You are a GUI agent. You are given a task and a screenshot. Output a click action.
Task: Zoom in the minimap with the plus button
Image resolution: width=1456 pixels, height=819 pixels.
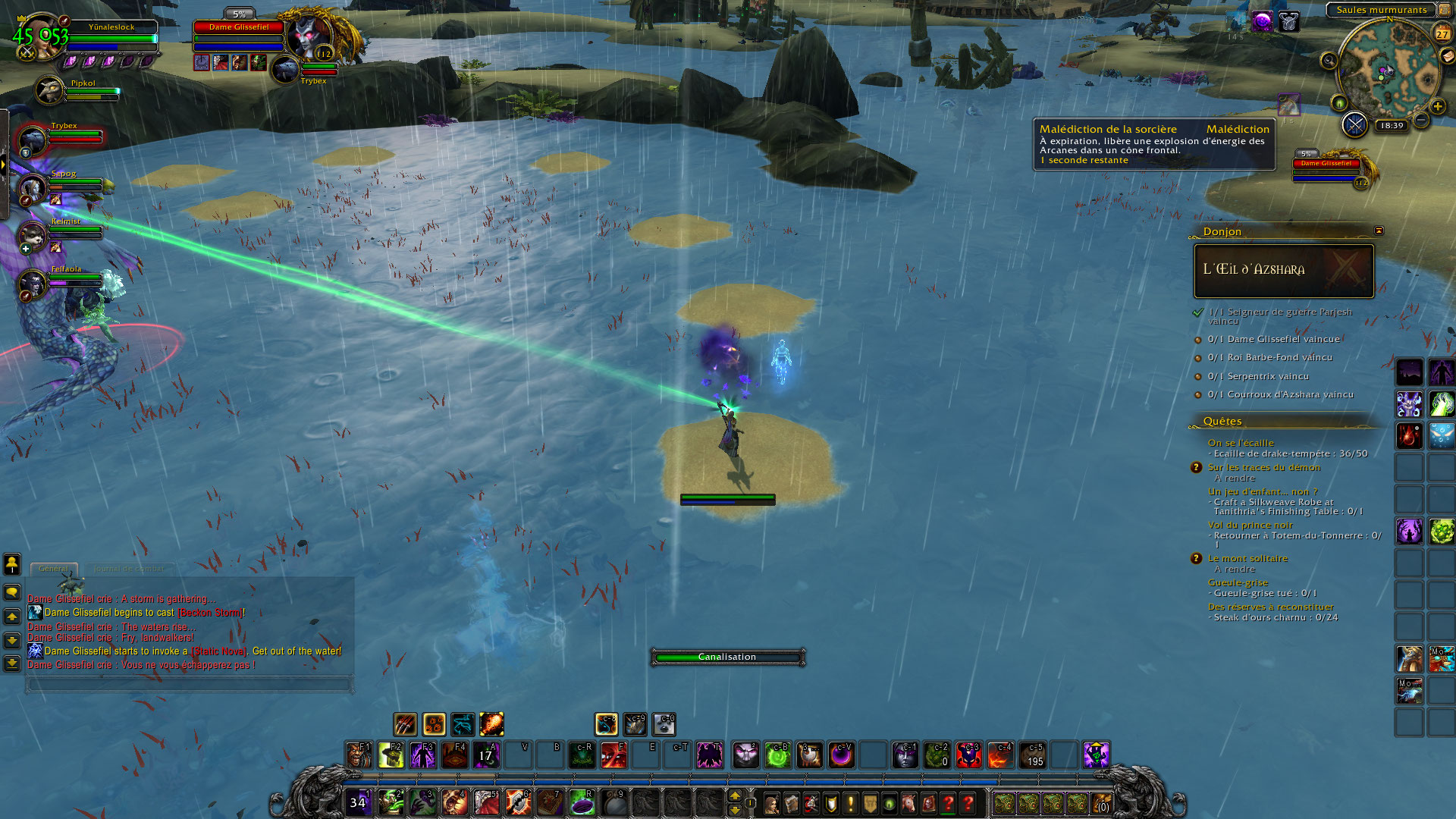[1437, 107]
